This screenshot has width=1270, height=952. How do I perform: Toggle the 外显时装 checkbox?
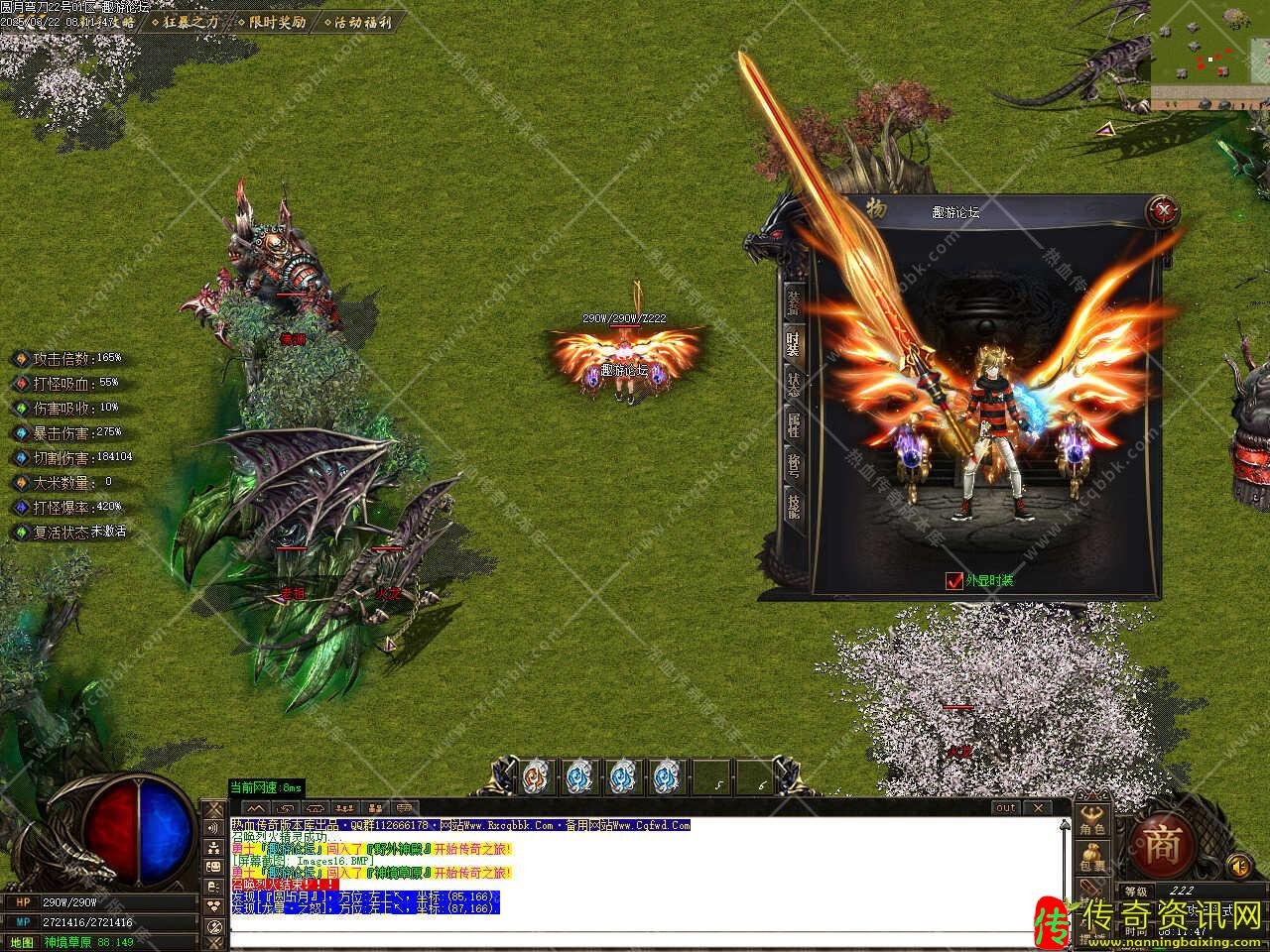[x=954, y=581]
